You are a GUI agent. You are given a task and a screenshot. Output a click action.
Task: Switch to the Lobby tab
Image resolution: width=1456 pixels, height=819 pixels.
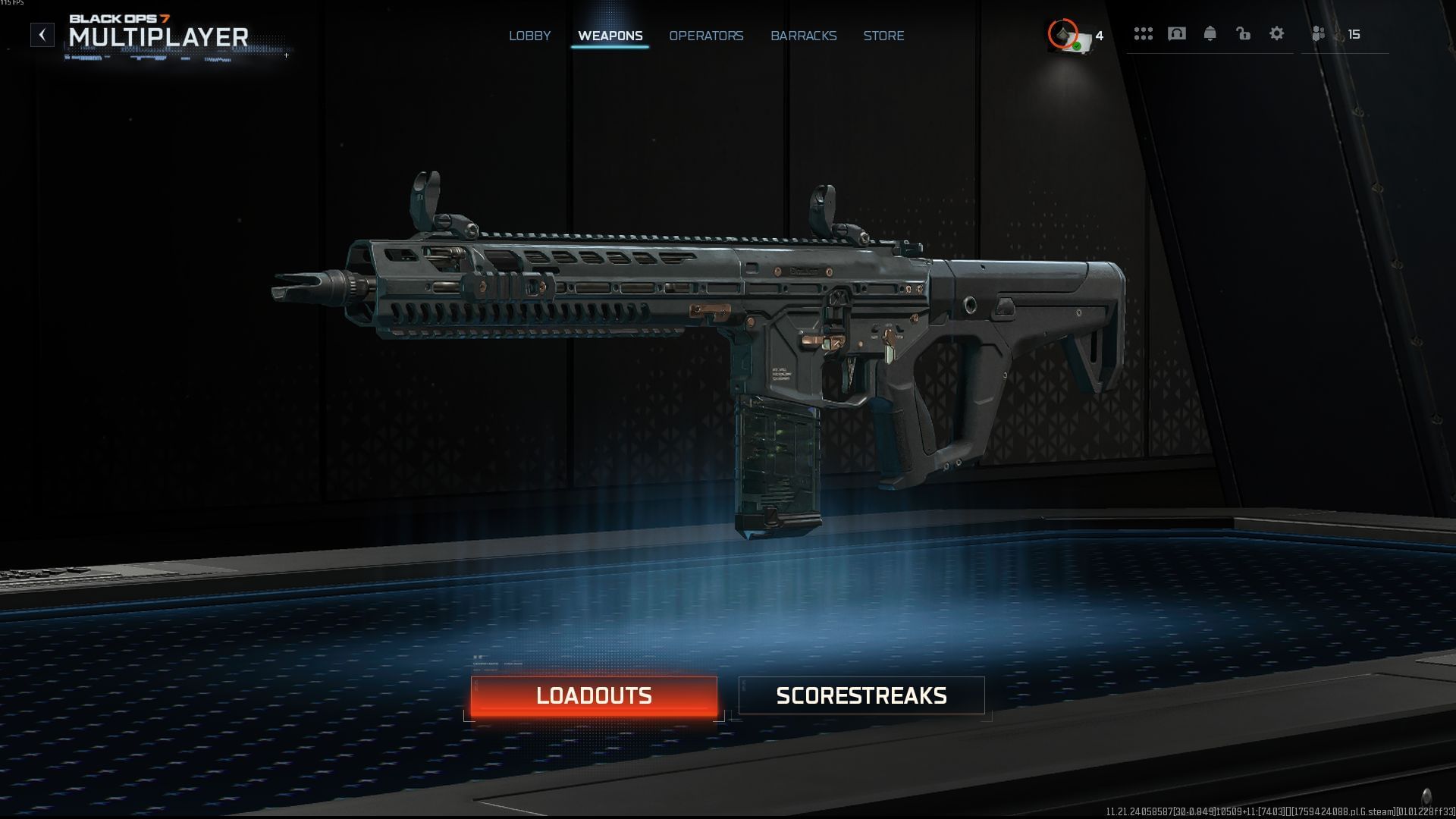point(529,36)
